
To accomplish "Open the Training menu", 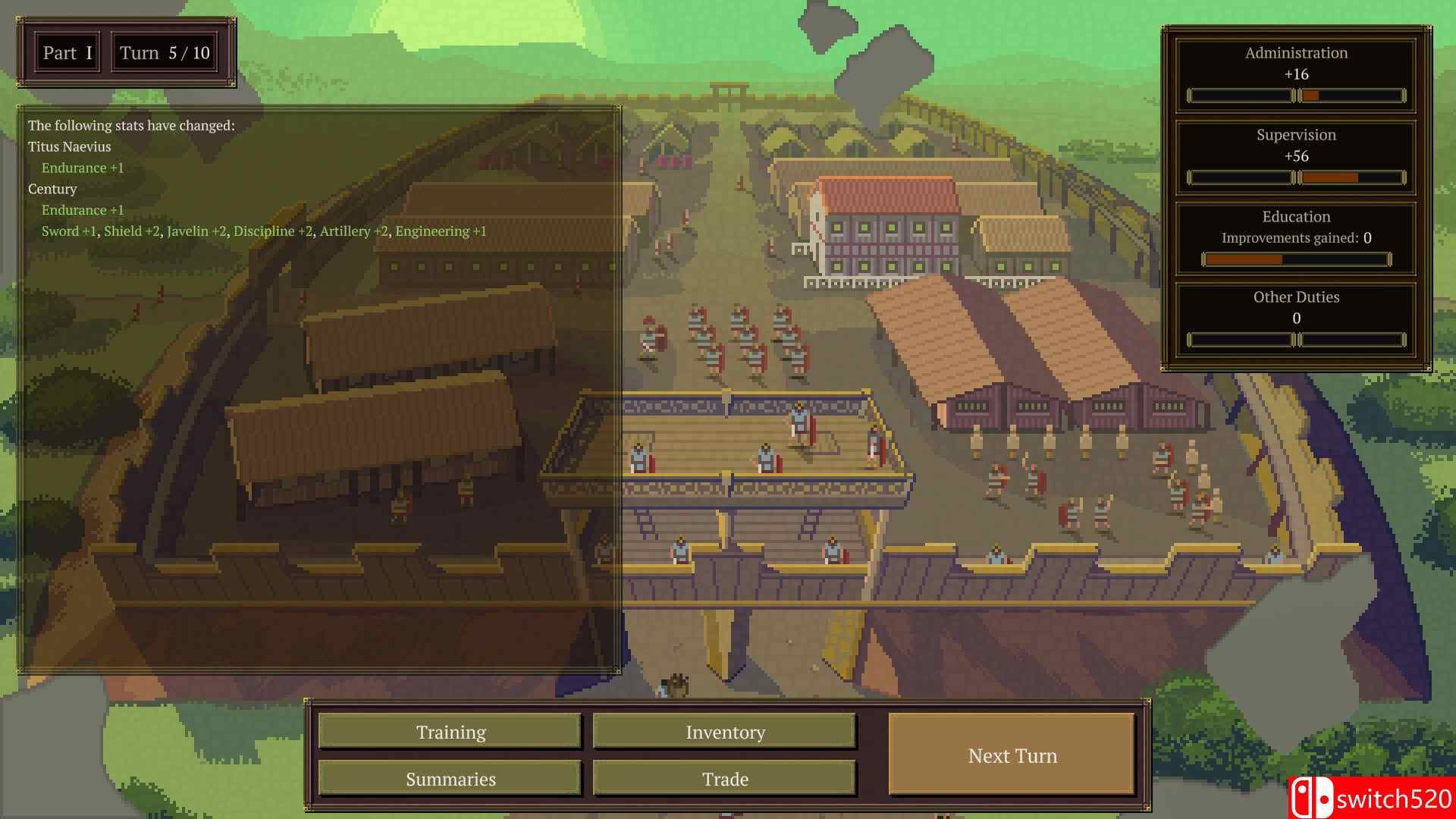I will [x=450, y=732].
